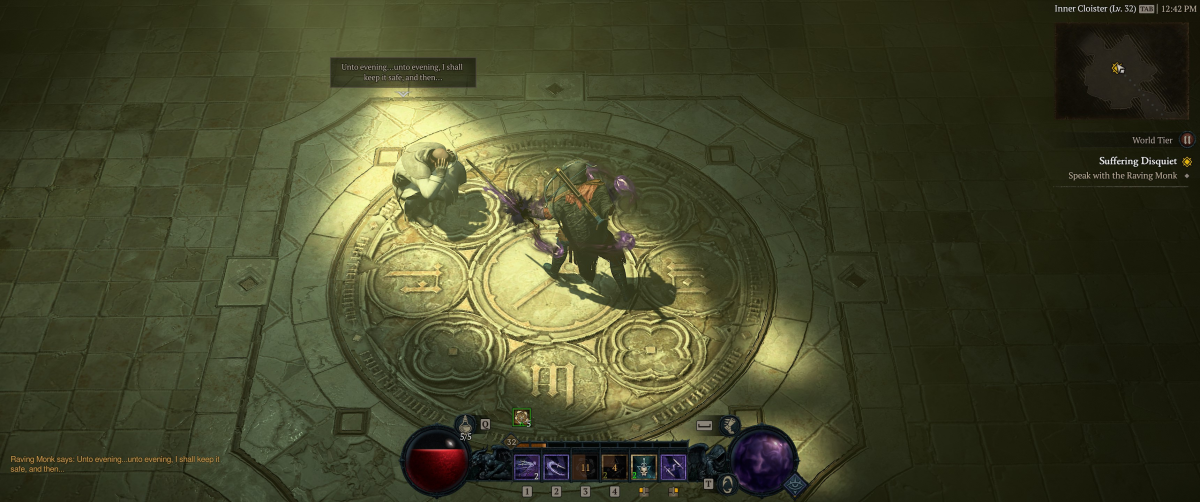The height and width of the screenshot is (502, 1200).
Task: Use the healing potion icon
Action: [x=466, y=424]
